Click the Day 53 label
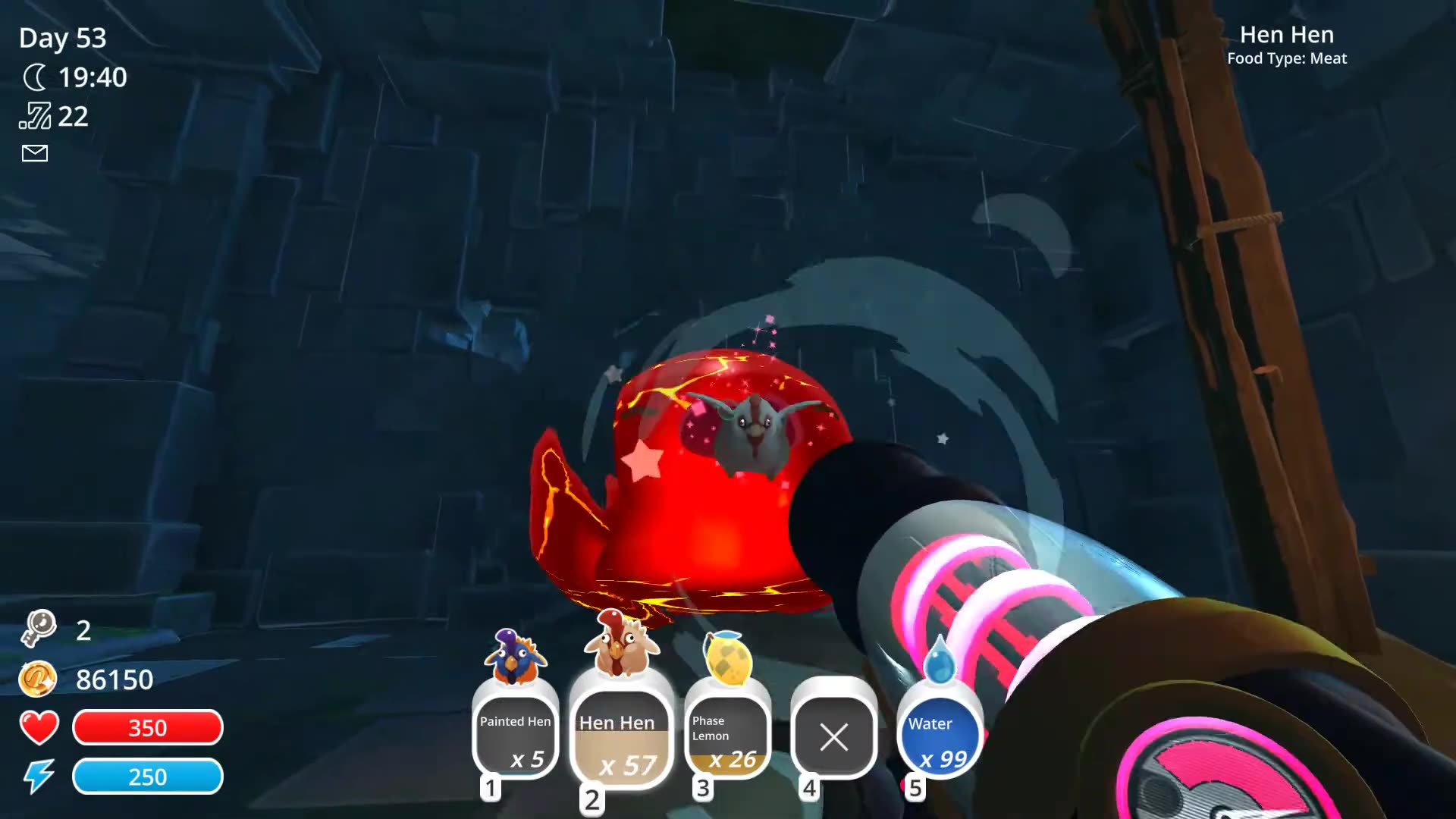The width and height of the screenshot is (1456, 819). click(62, 38)
